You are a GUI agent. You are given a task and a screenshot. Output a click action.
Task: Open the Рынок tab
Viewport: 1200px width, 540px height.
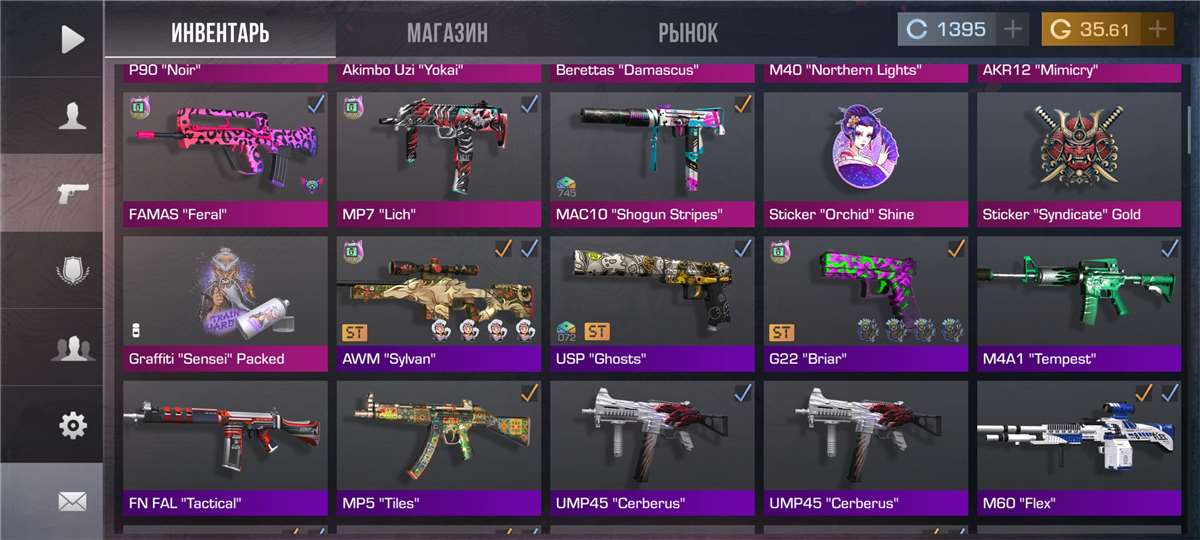(x=688, y=33)
